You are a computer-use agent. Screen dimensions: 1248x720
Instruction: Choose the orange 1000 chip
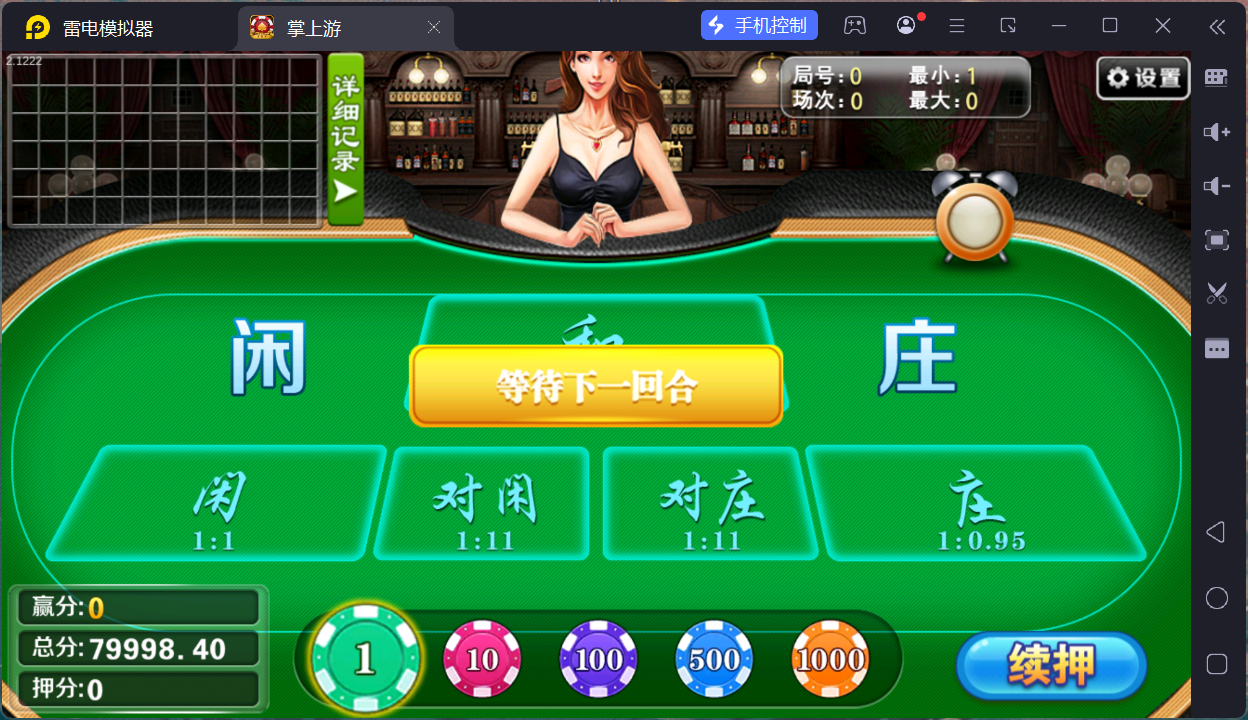point(830,659)
